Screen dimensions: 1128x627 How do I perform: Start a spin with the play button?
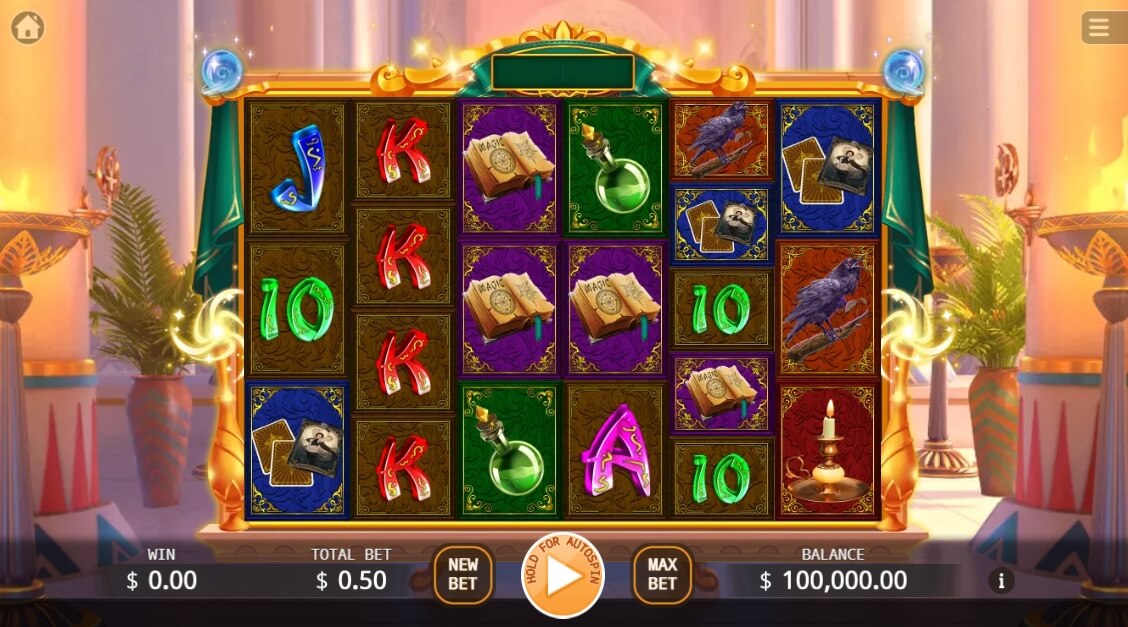coord(563,575)
